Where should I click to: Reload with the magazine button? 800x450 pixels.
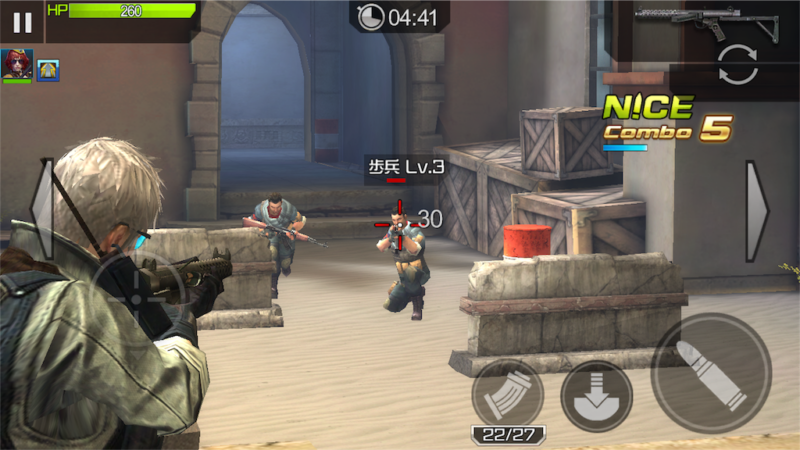tap(507, 395)
